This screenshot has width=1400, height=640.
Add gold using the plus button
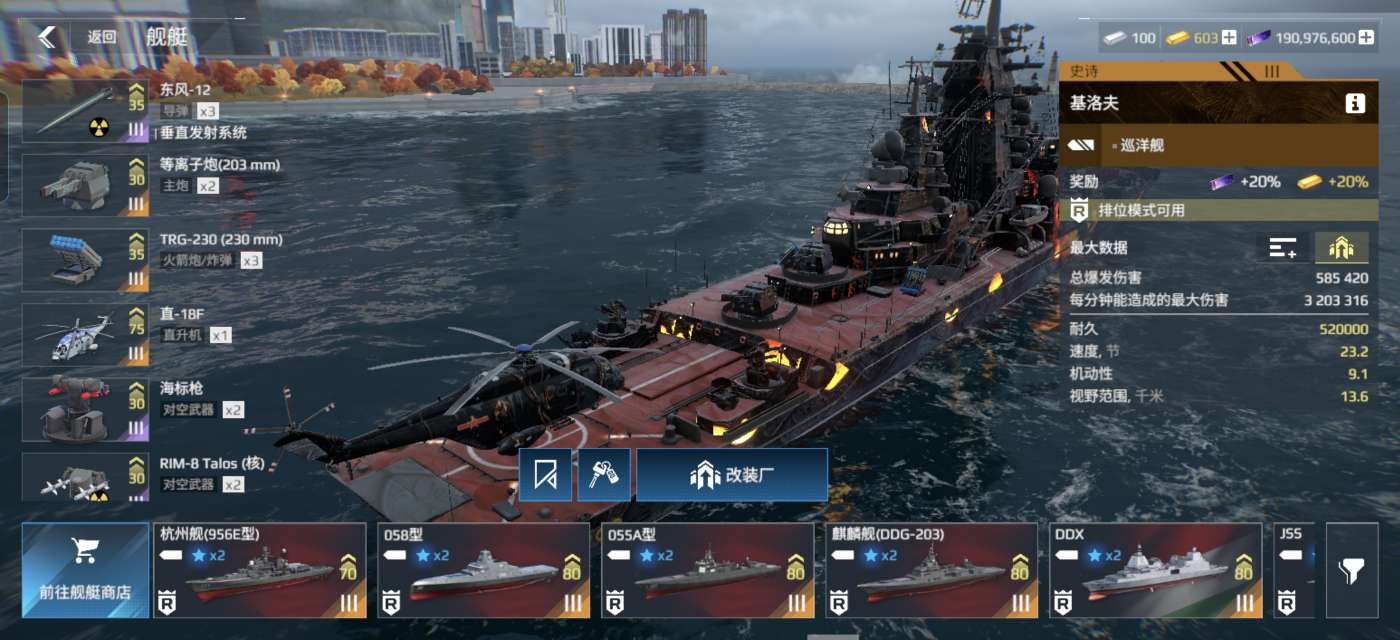1229,38
